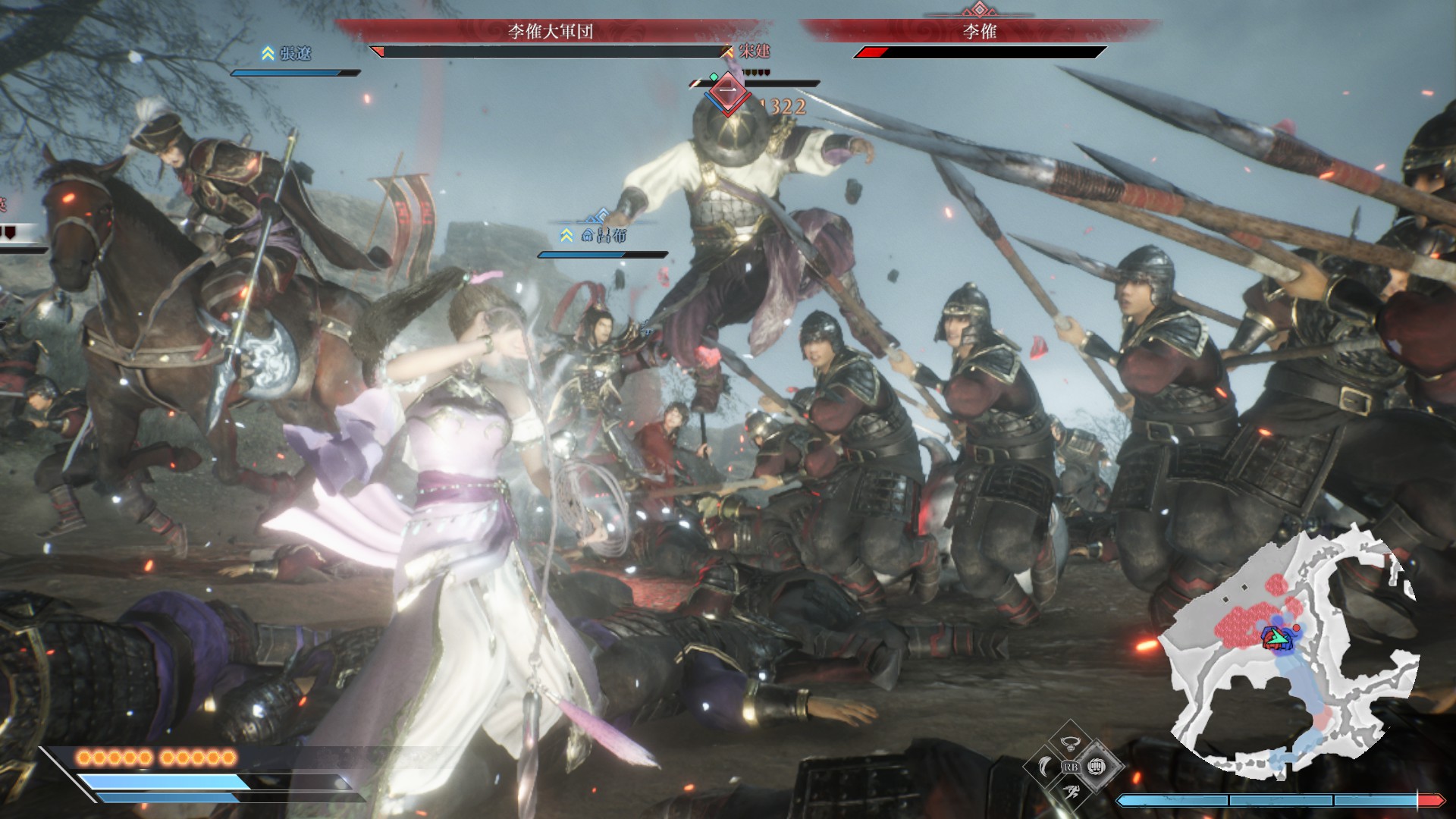Screen dimensions: 1456x819
Task: Activate the whirling ring battle art
Action: click(x=1070, y=742)
